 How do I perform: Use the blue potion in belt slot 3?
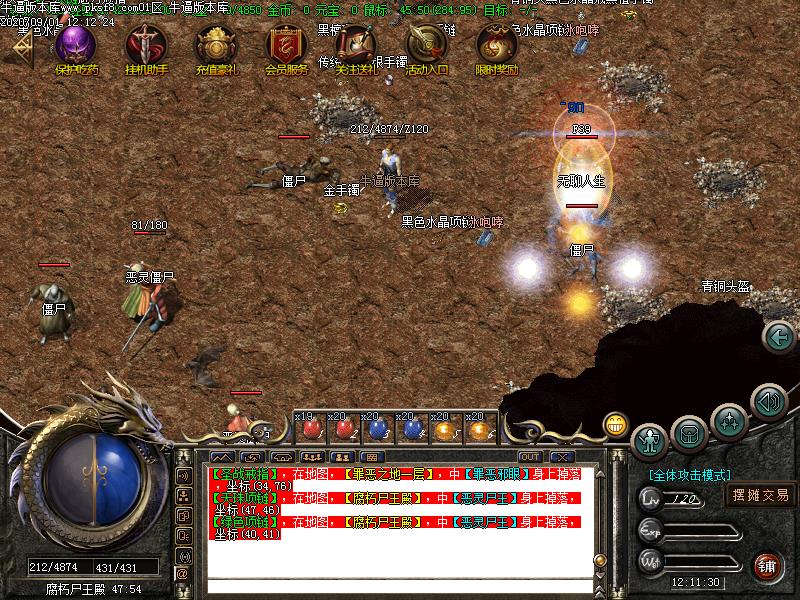[x=378, y=429]
